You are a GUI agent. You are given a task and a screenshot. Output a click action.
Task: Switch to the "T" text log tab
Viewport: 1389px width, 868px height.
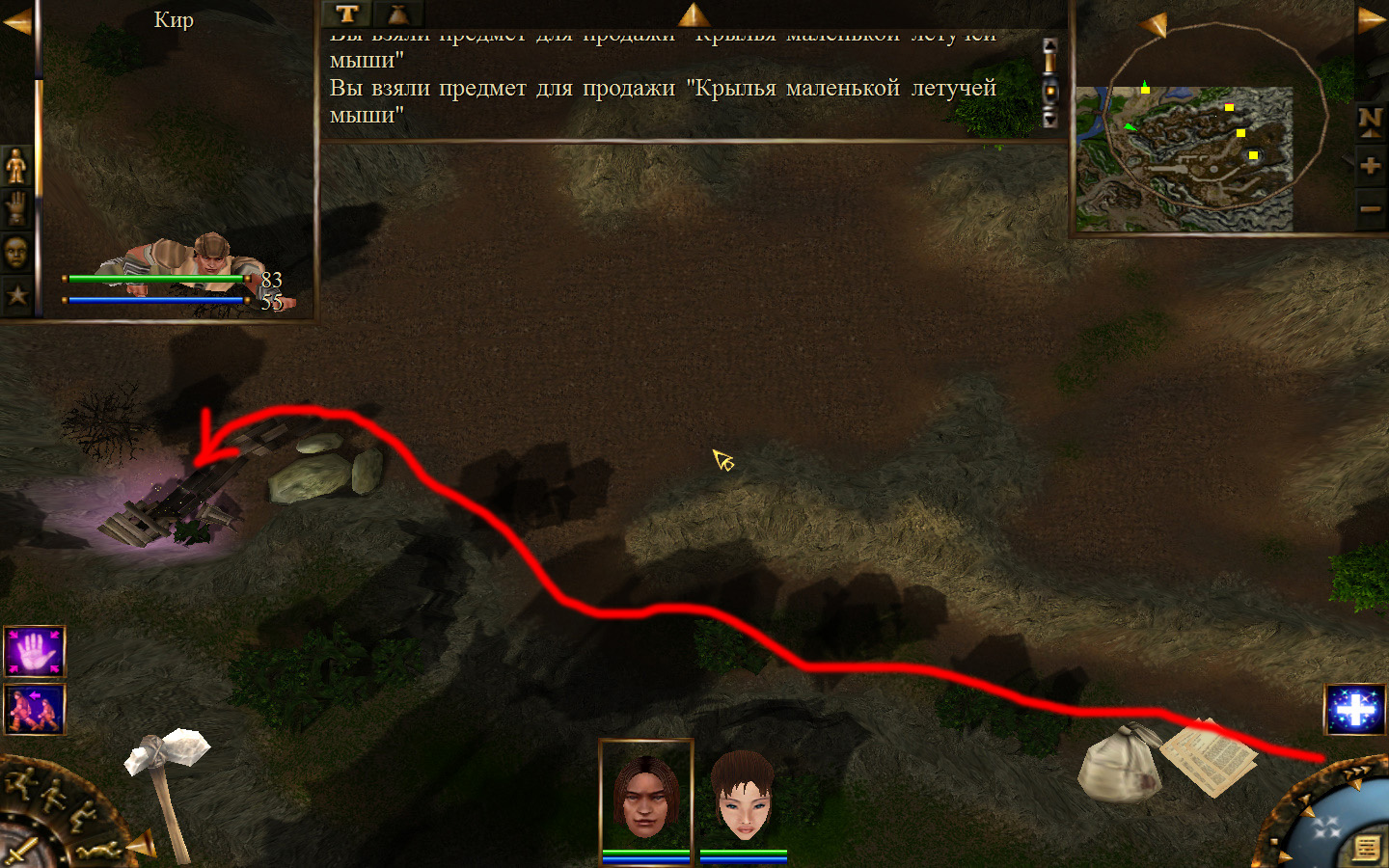(x=347, y=14)
